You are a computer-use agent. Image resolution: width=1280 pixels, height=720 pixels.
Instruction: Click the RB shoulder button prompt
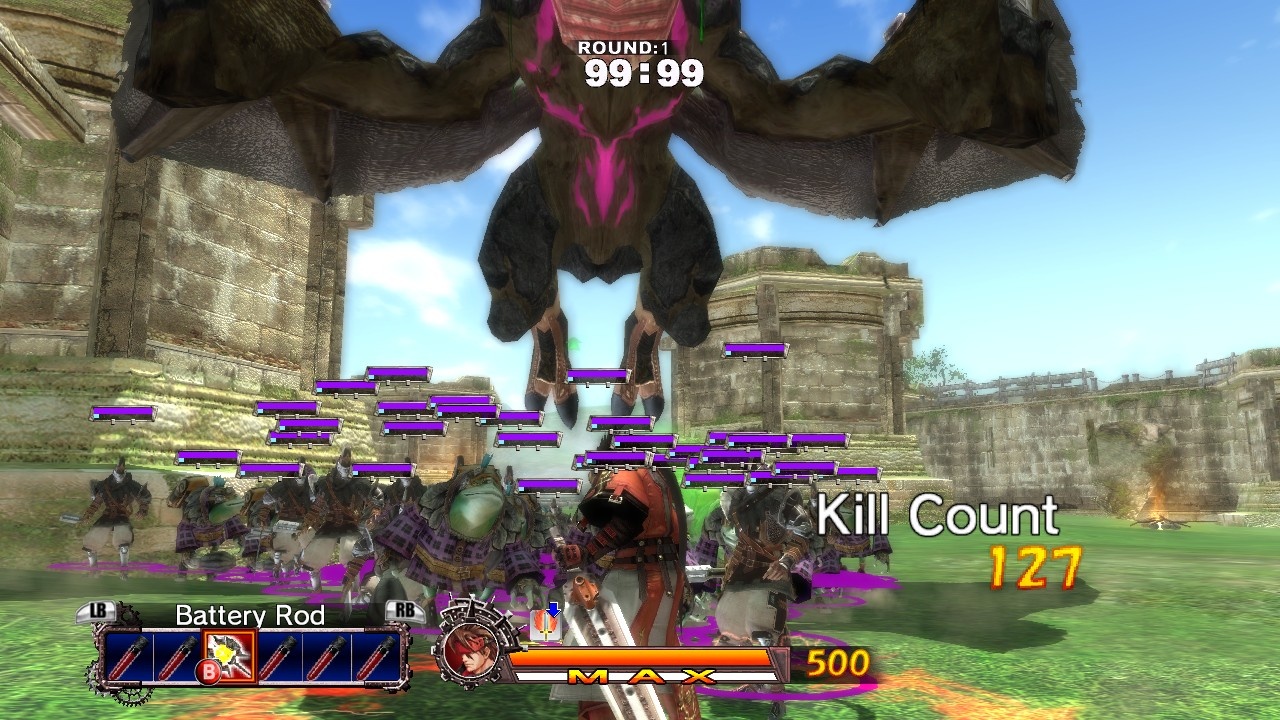point(406,611)
